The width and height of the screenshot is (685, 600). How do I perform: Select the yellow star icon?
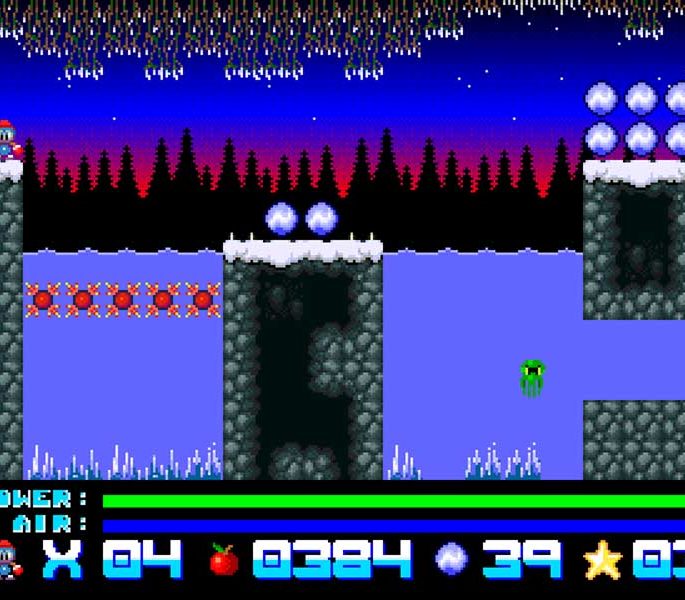point(603,560)
